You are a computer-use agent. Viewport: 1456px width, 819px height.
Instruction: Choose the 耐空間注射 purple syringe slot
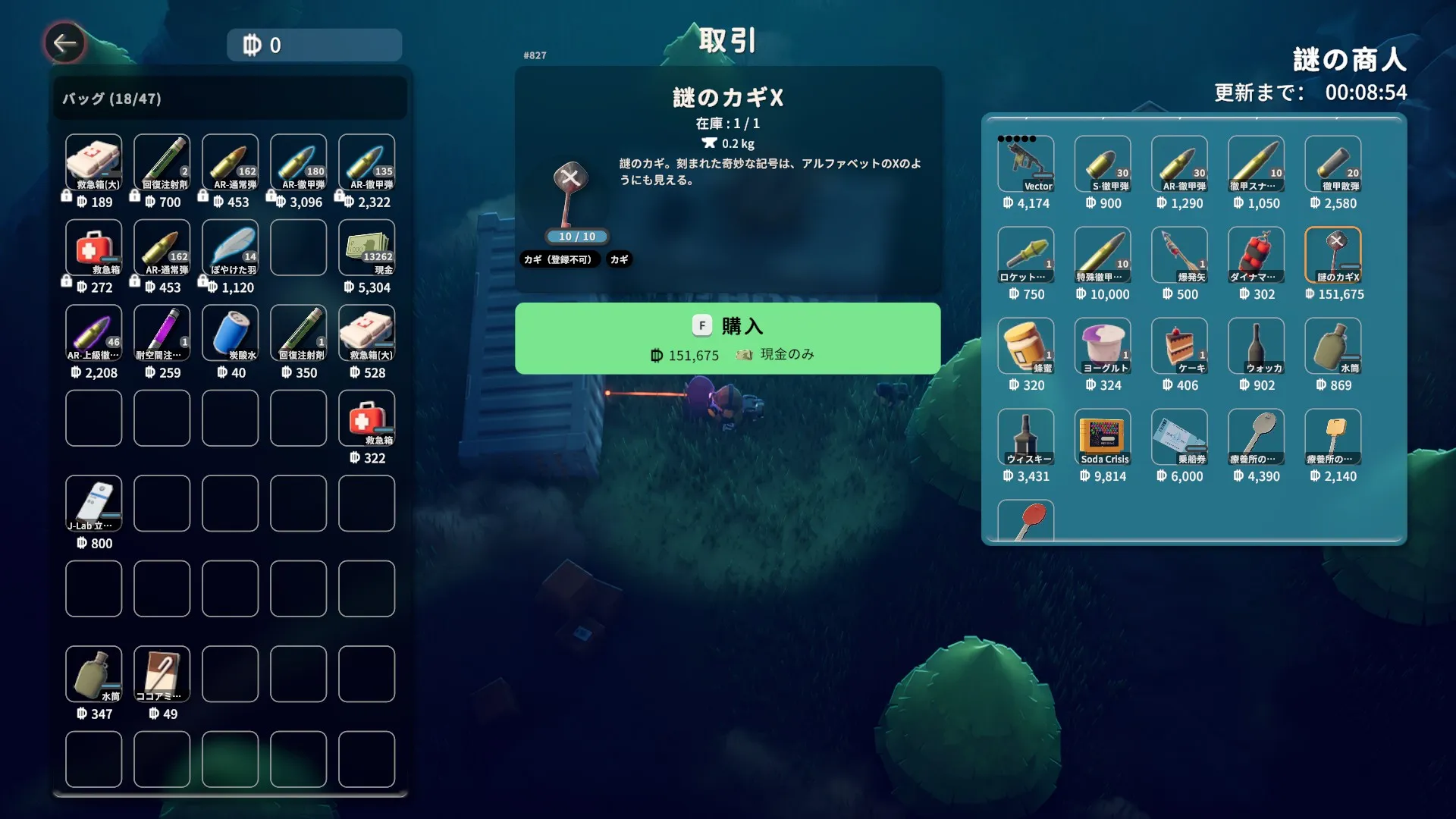[x=162, y=333]
